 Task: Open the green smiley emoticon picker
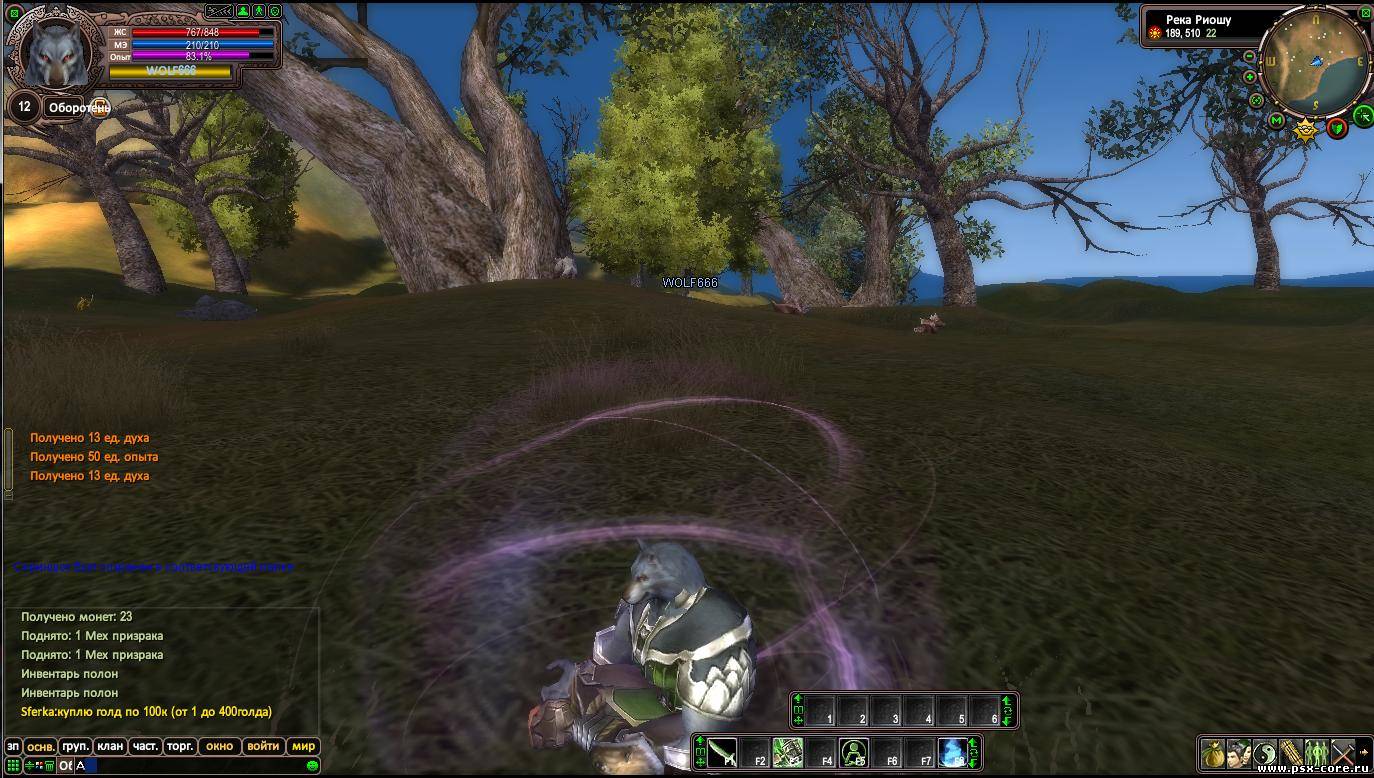[x=313, y=765]
